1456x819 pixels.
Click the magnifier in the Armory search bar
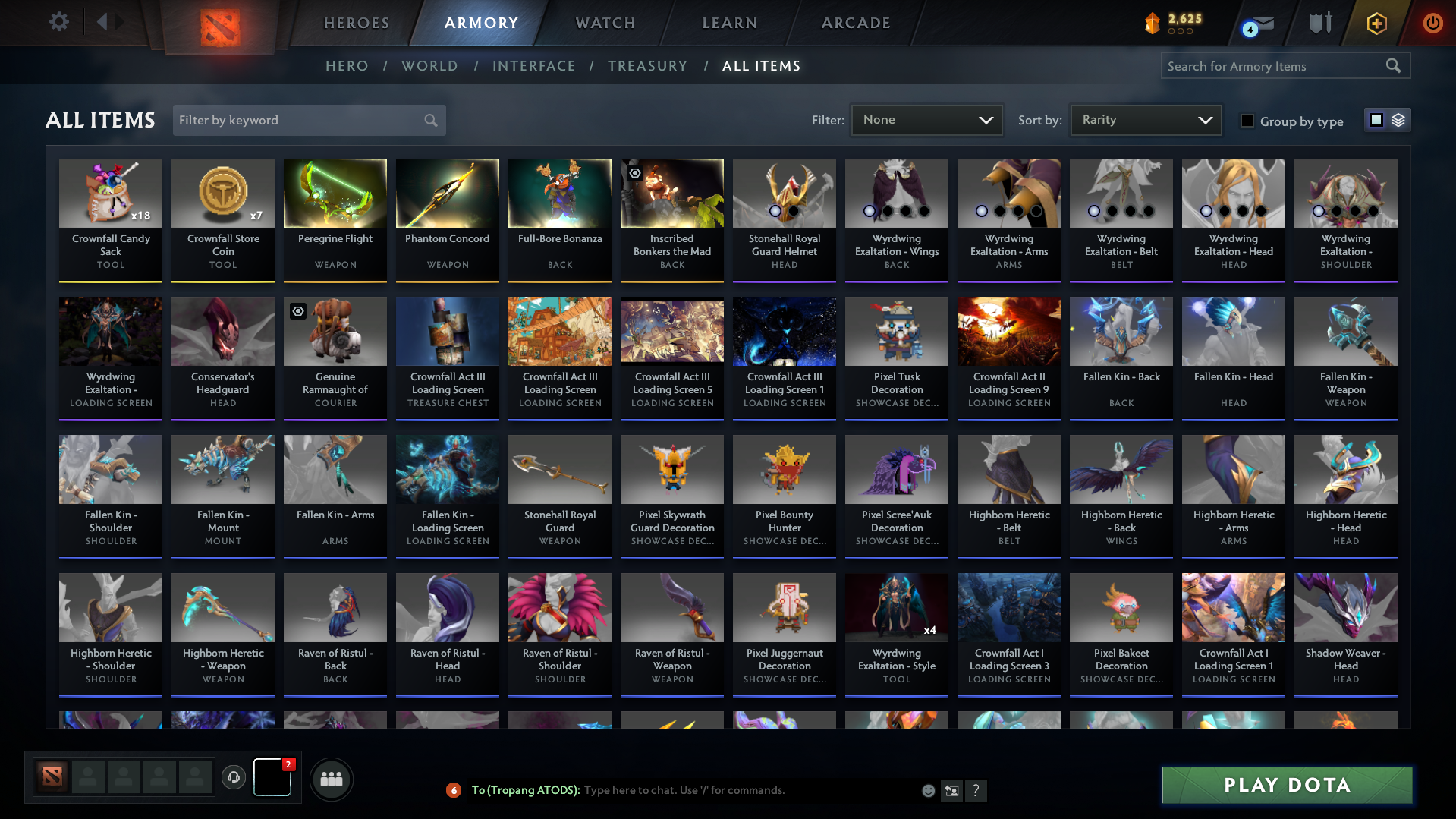(x=1394, y=66)
